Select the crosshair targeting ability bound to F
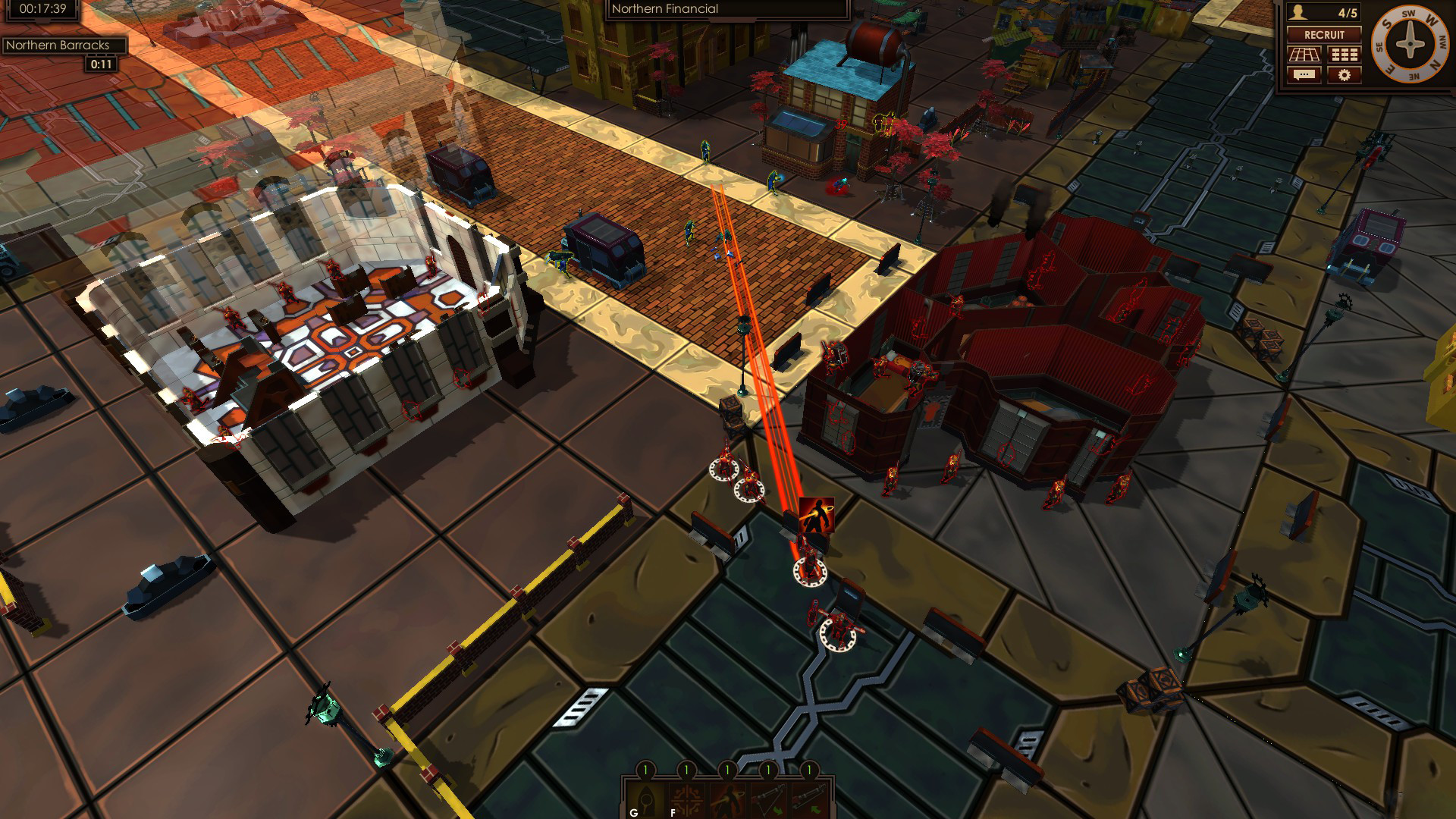 click(x=686, y=802)
